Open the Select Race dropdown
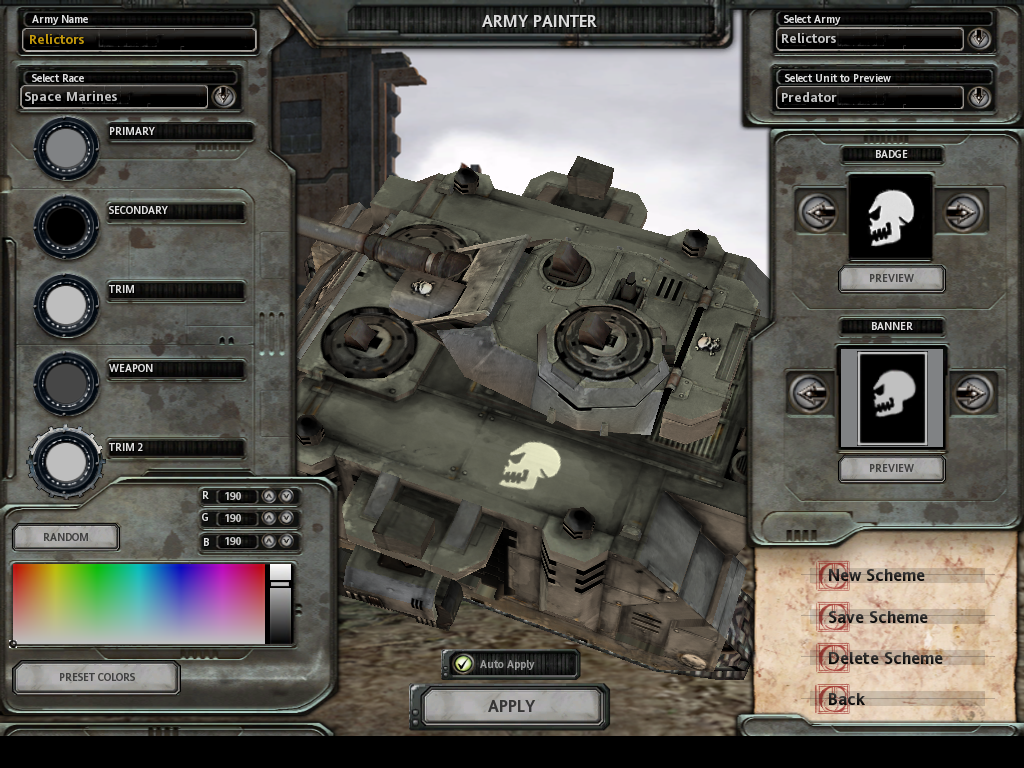Image resolution: width=1024 pixels, height=768 pixels. 223,96
